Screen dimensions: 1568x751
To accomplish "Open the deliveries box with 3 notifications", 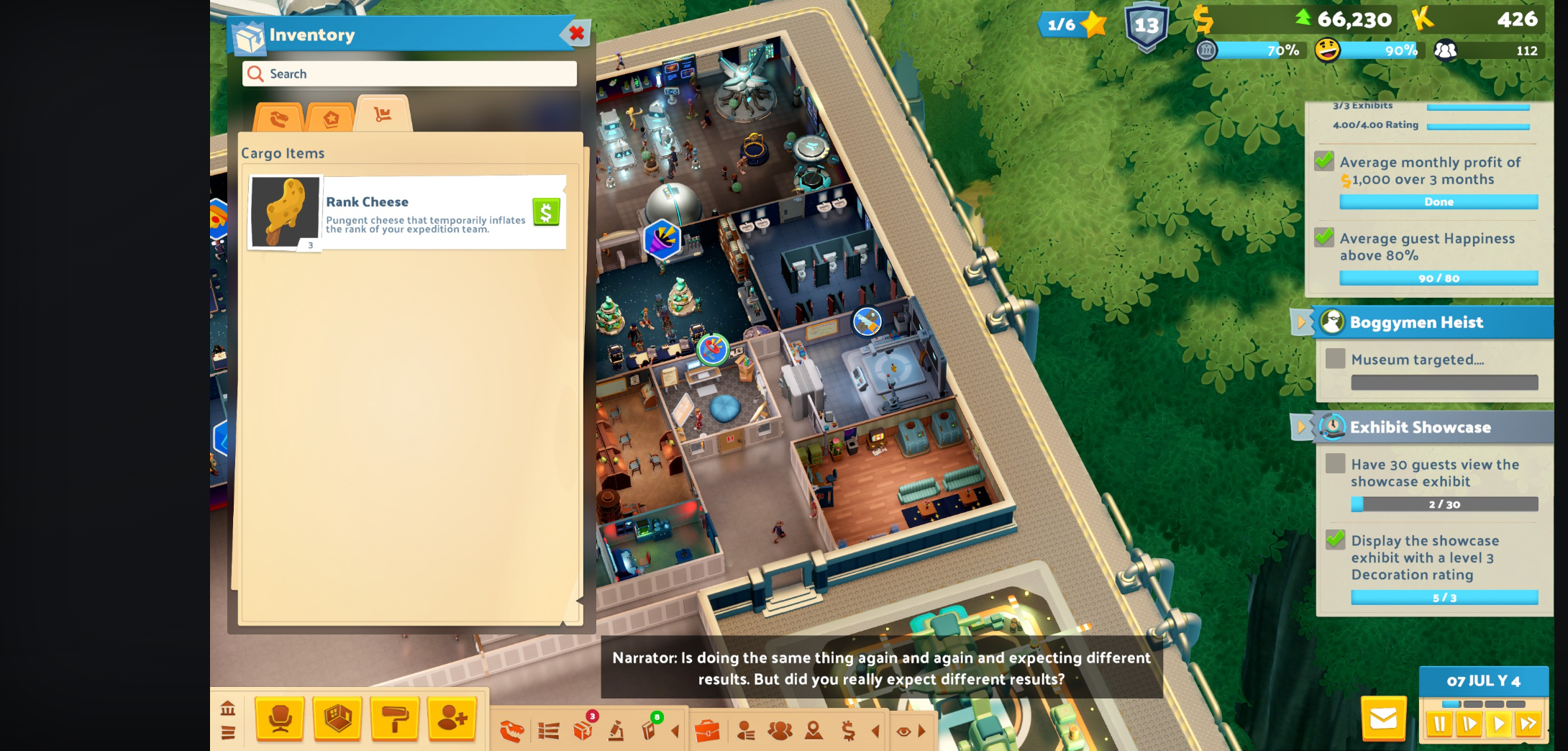I will pyautogui.click(x=584, y=729).
